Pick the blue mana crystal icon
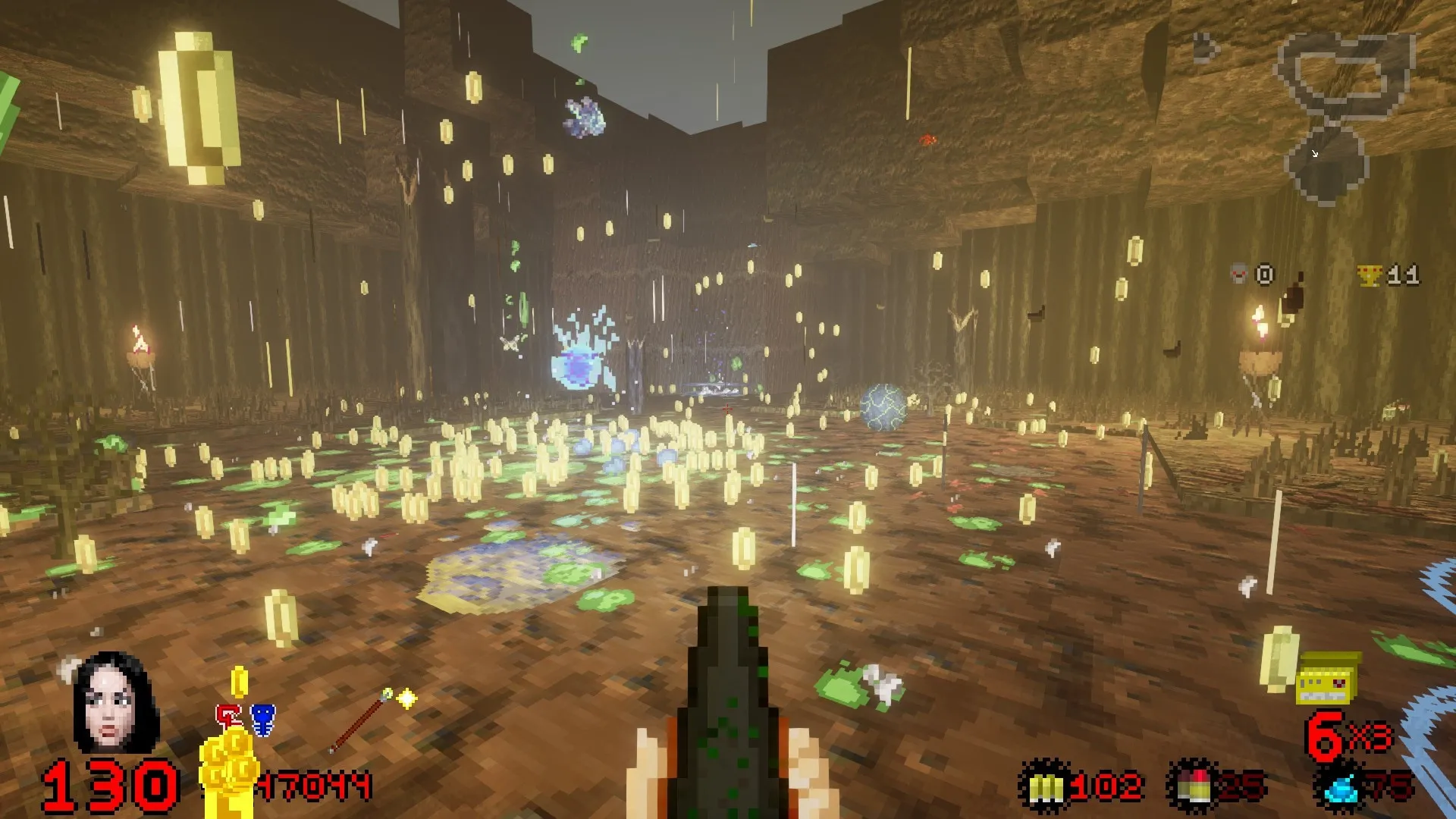This screenshot has width=1456, height=819. pos(1341,789)
